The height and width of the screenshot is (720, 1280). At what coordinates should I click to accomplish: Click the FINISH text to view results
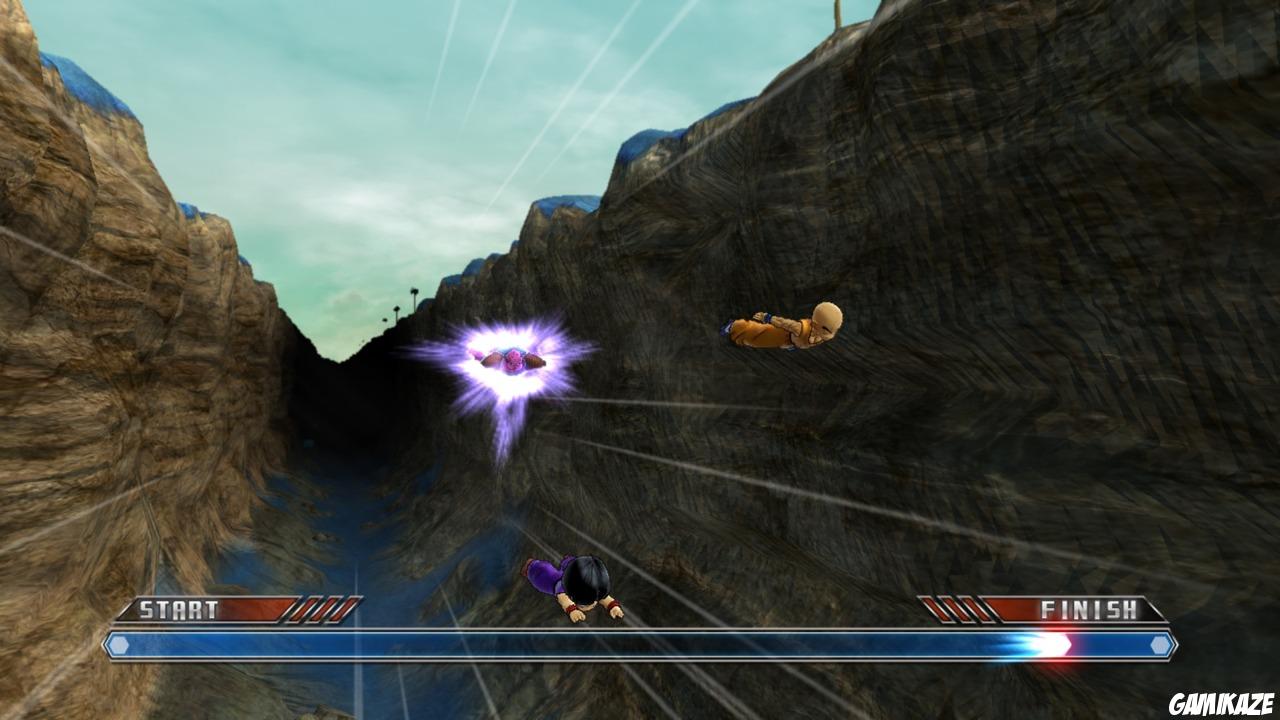click(1090, 606)
